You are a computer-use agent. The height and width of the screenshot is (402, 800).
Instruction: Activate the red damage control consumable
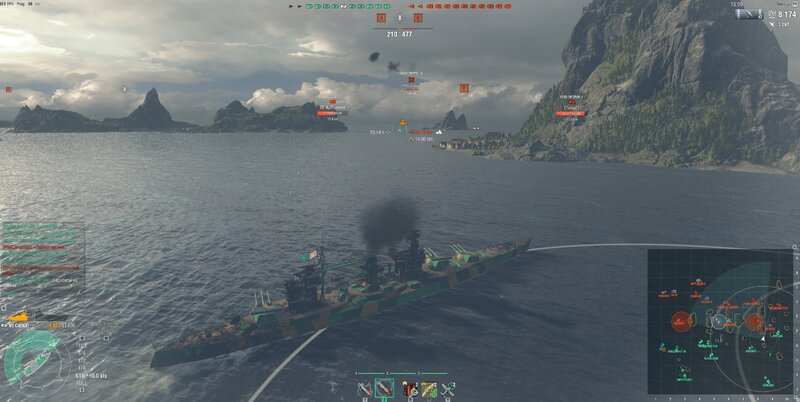408,388
